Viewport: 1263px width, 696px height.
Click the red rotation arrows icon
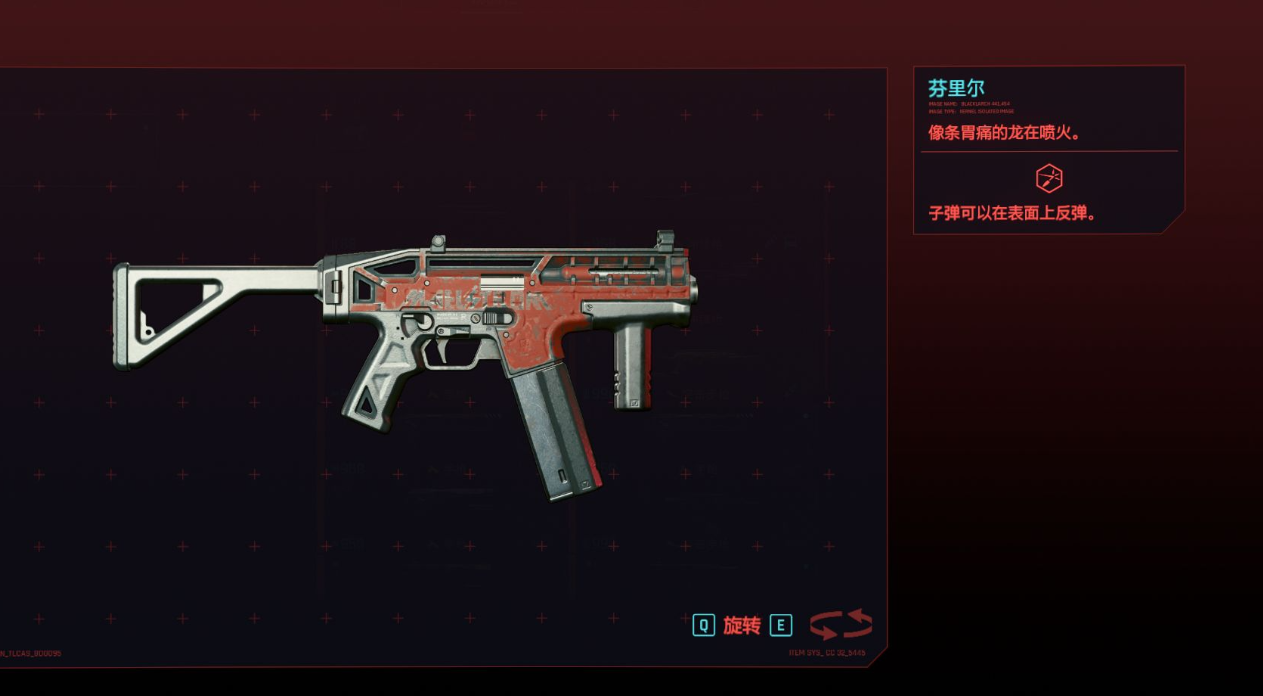point(840,625)
